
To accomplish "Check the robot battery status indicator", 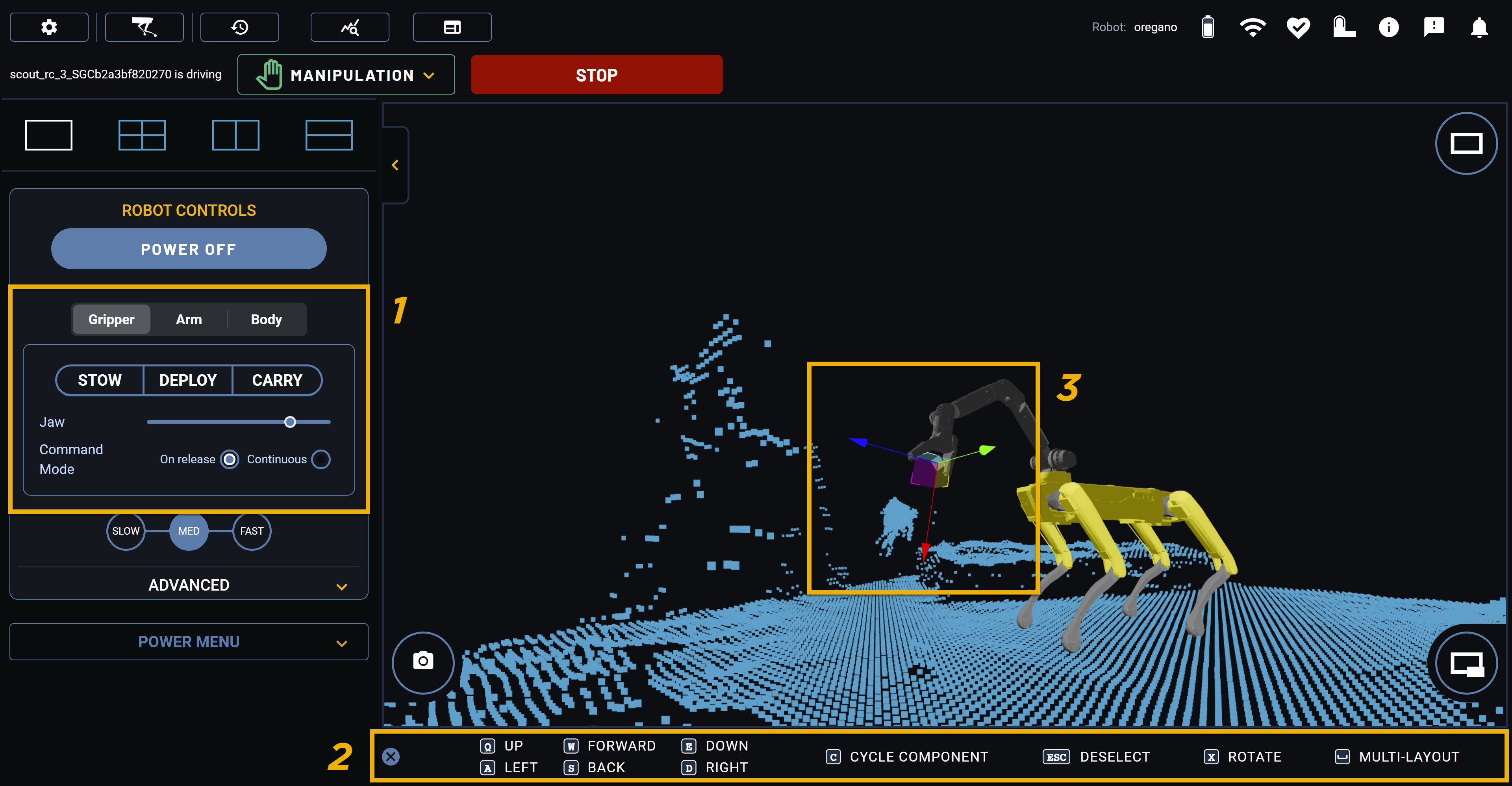I will pyautogui.click(x=1208, y=26).
